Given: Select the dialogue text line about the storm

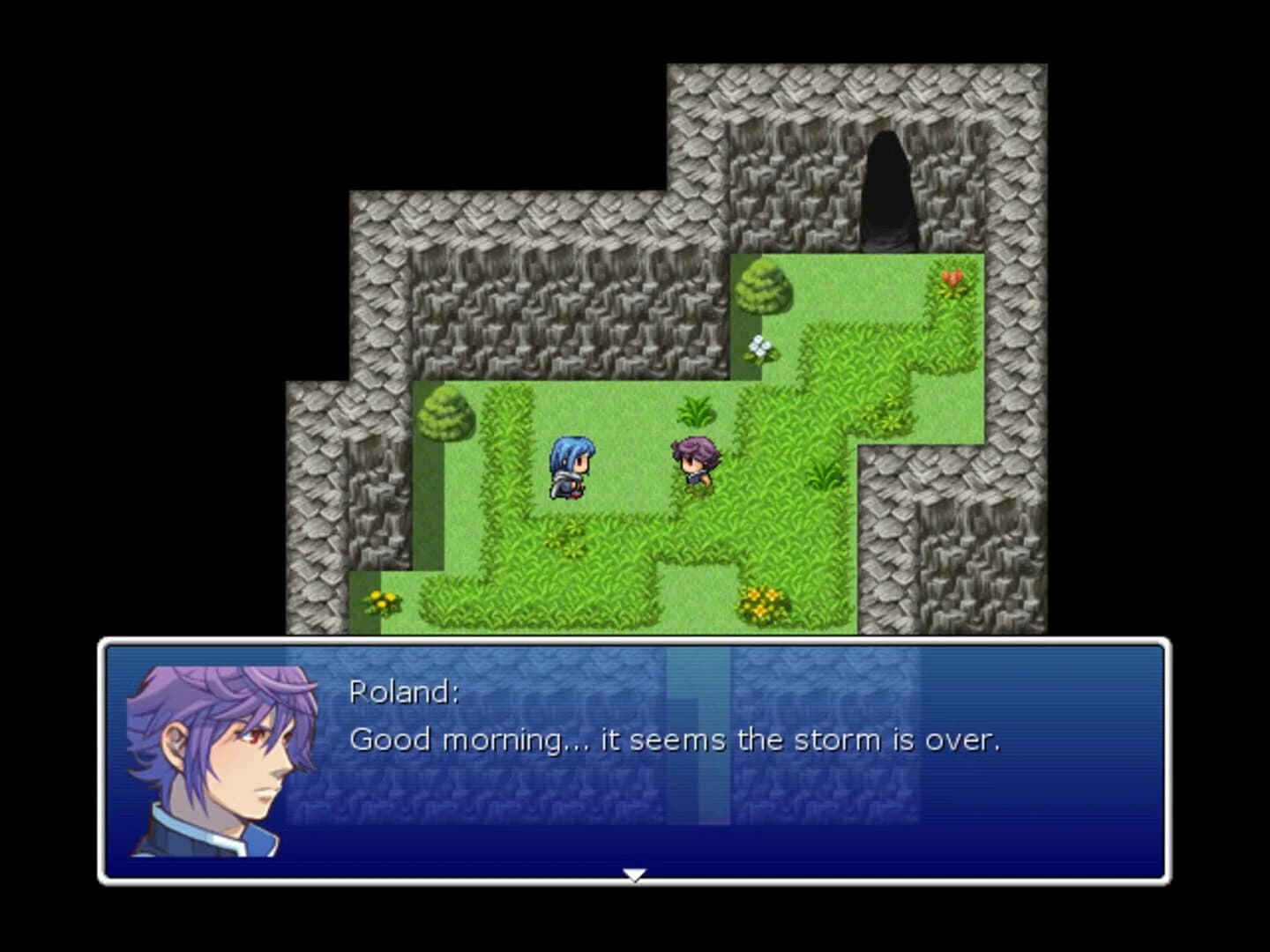Looking at the screenshot, I should click(675, 740).
